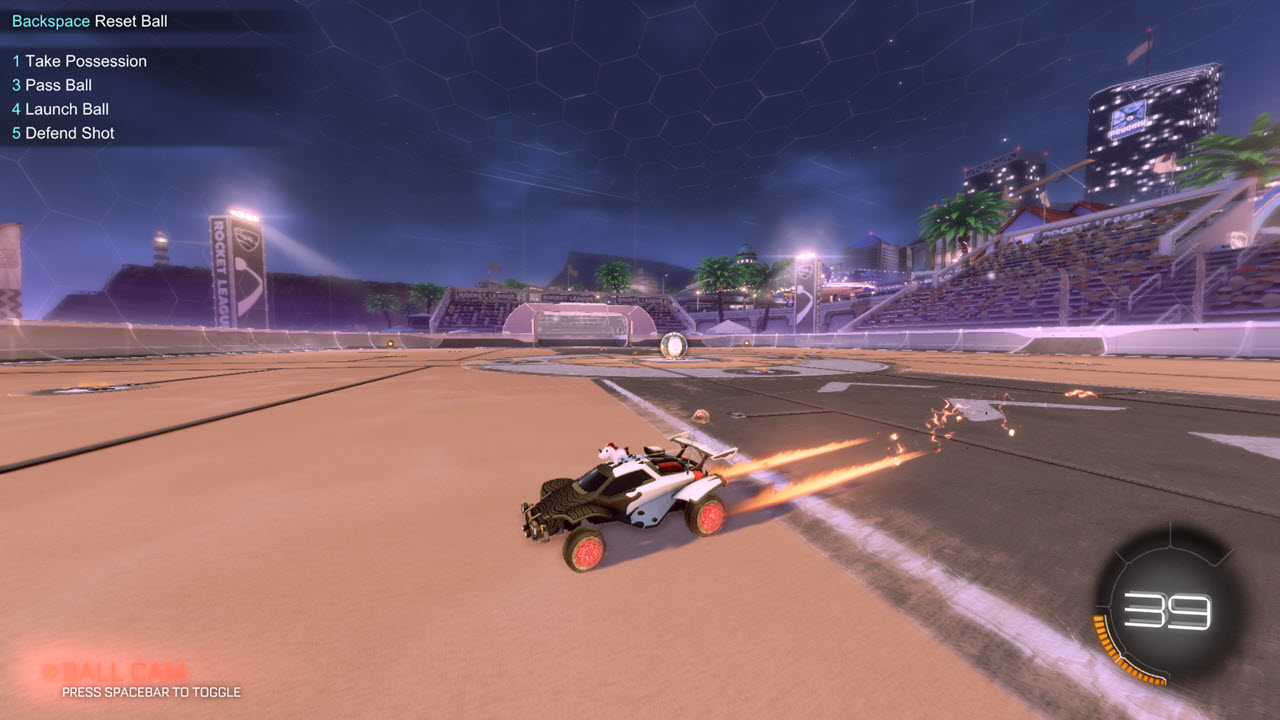
Task: Choose Launch Ball from the list
Action: pyautogui.click(x=60, y=109)
